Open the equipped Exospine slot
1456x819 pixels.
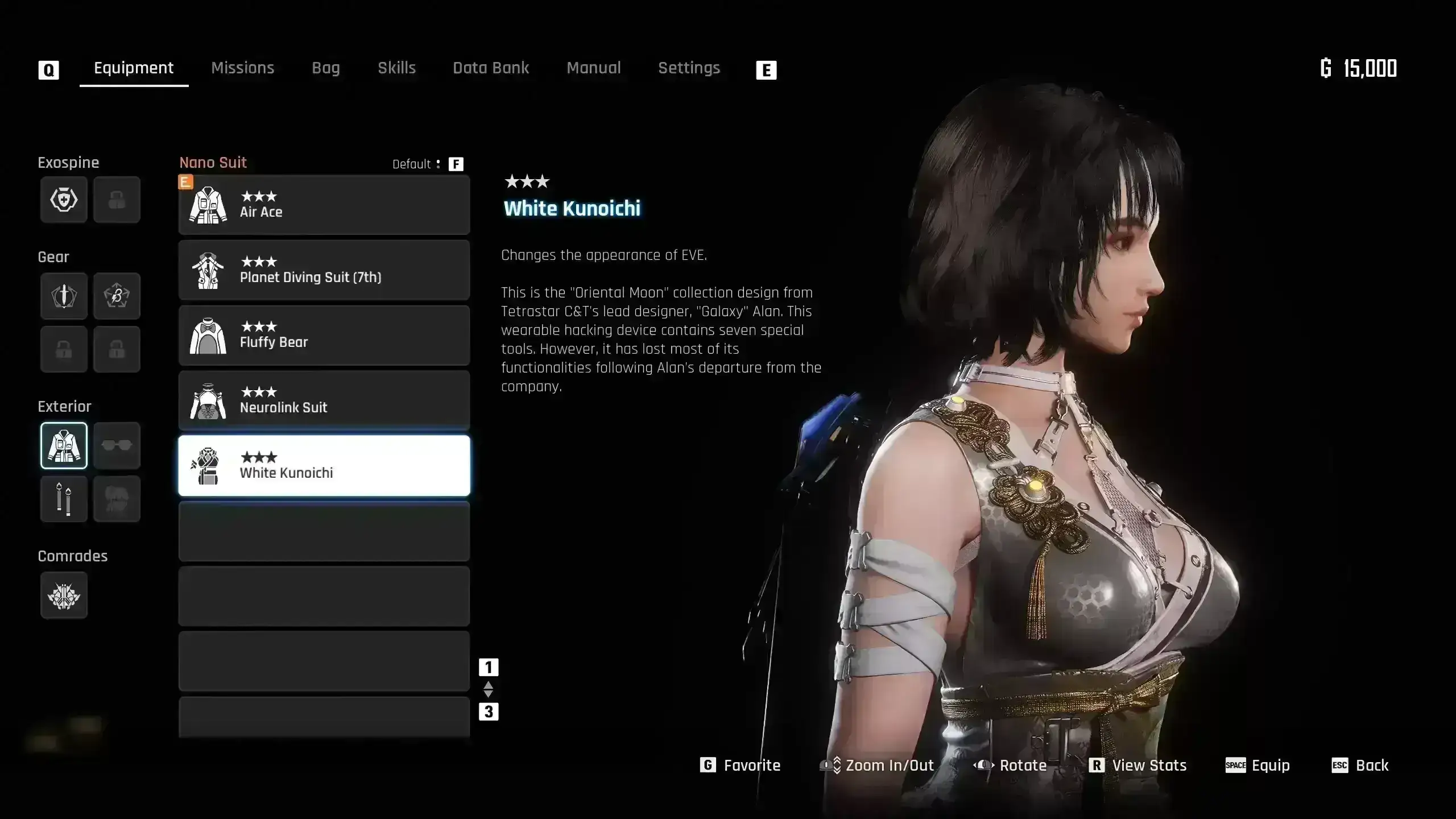point(64,200)
